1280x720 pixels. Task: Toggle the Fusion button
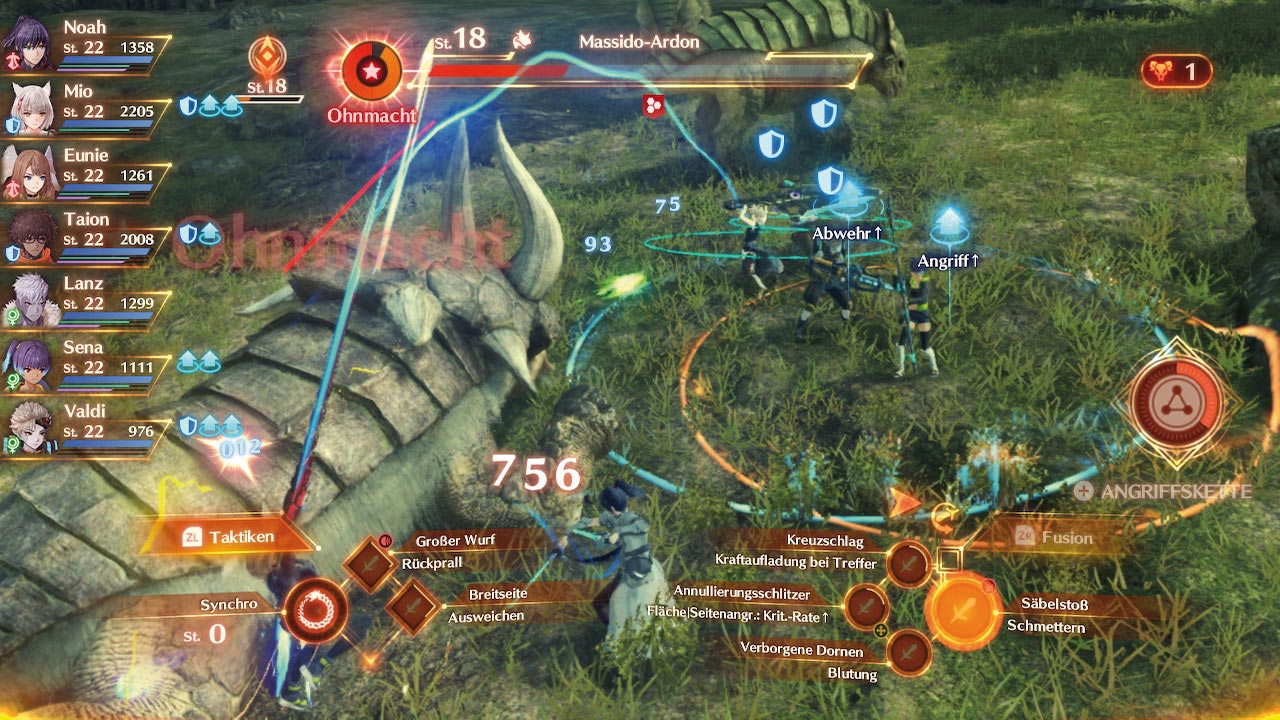pyautogui.click(x=1055, y=537)
